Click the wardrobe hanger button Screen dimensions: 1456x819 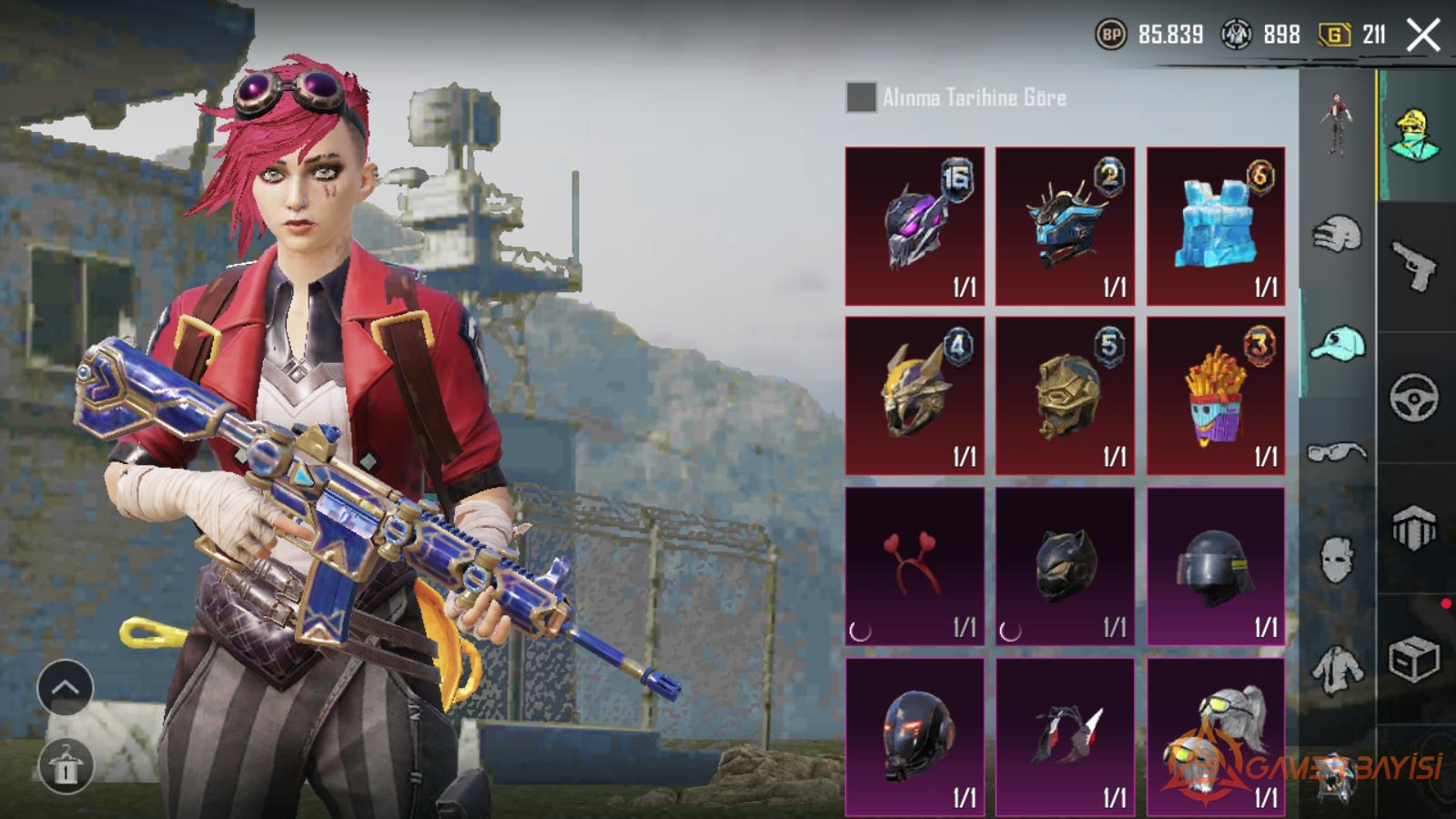pos(66,765)
